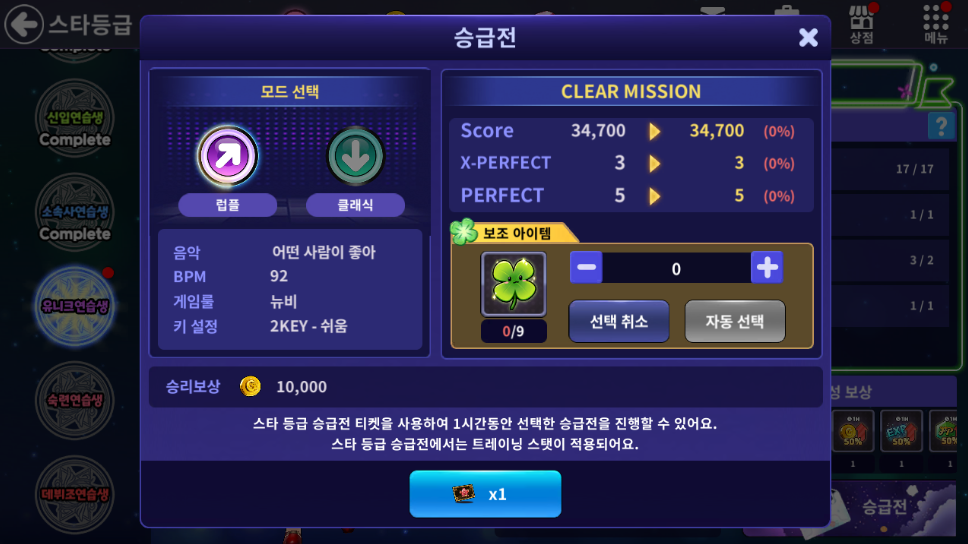Select the 럽플 mode icon
Image resolution: width=968 pixels, height=544 pixels.
[x=228, y=156]
